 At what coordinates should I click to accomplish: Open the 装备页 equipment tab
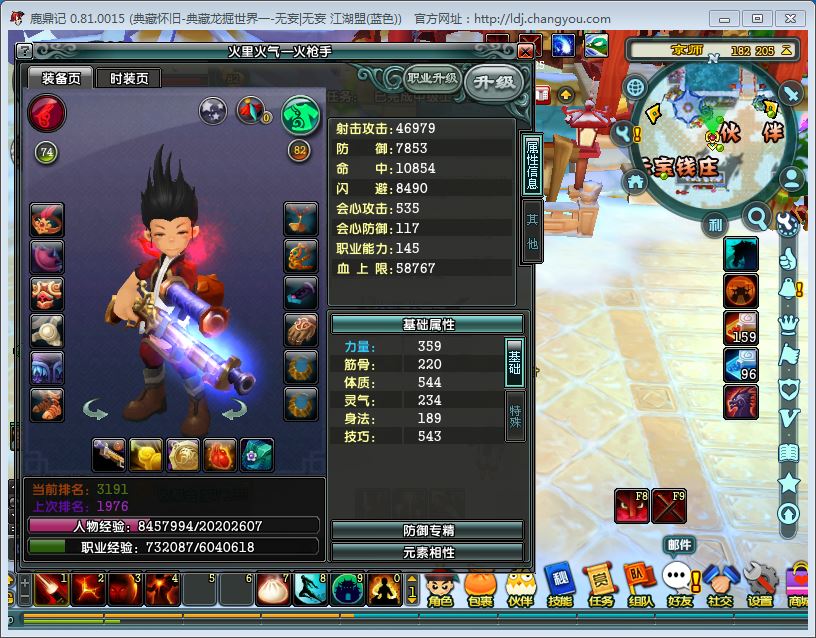60,79
